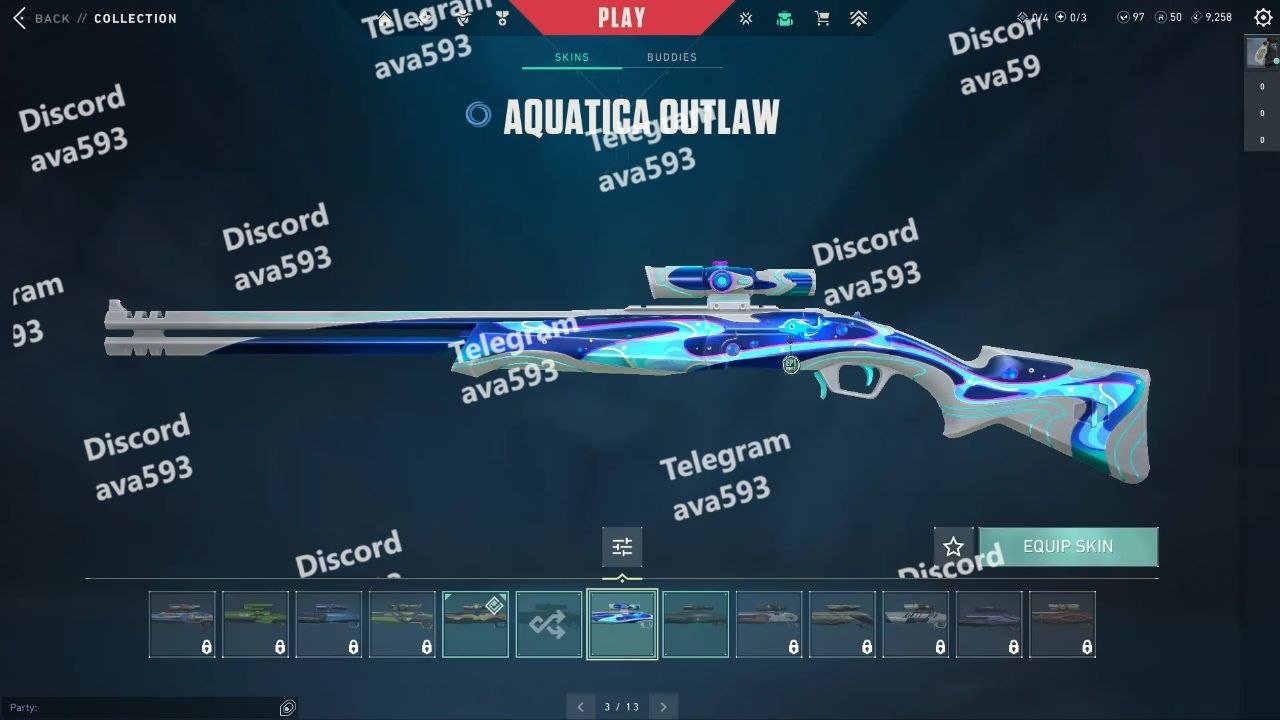Select the random shuffle skin tile
The height and width of the screenshot is (720, 1280).
(x=549, y=624)
